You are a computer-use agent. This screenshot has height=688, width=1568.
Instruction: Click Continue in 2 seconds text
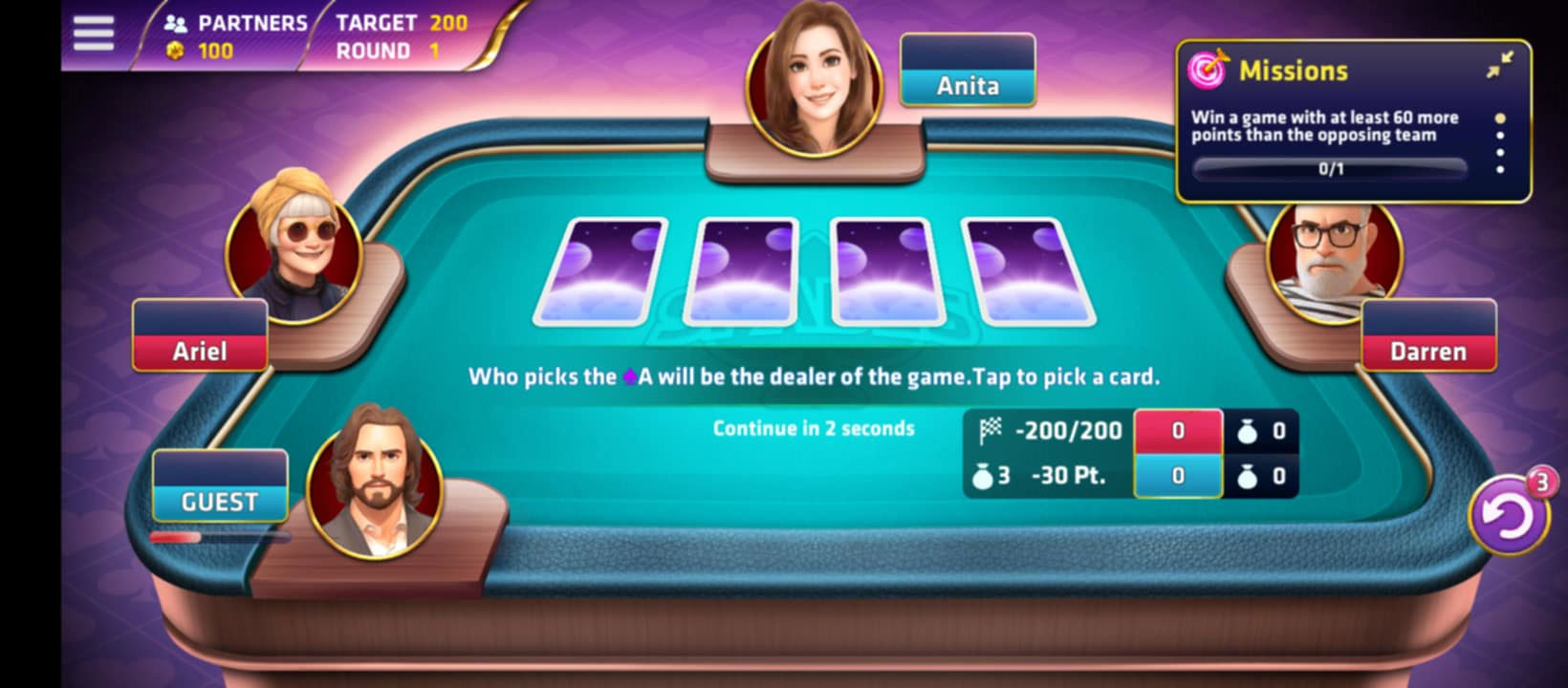click(x=812, y=429)
